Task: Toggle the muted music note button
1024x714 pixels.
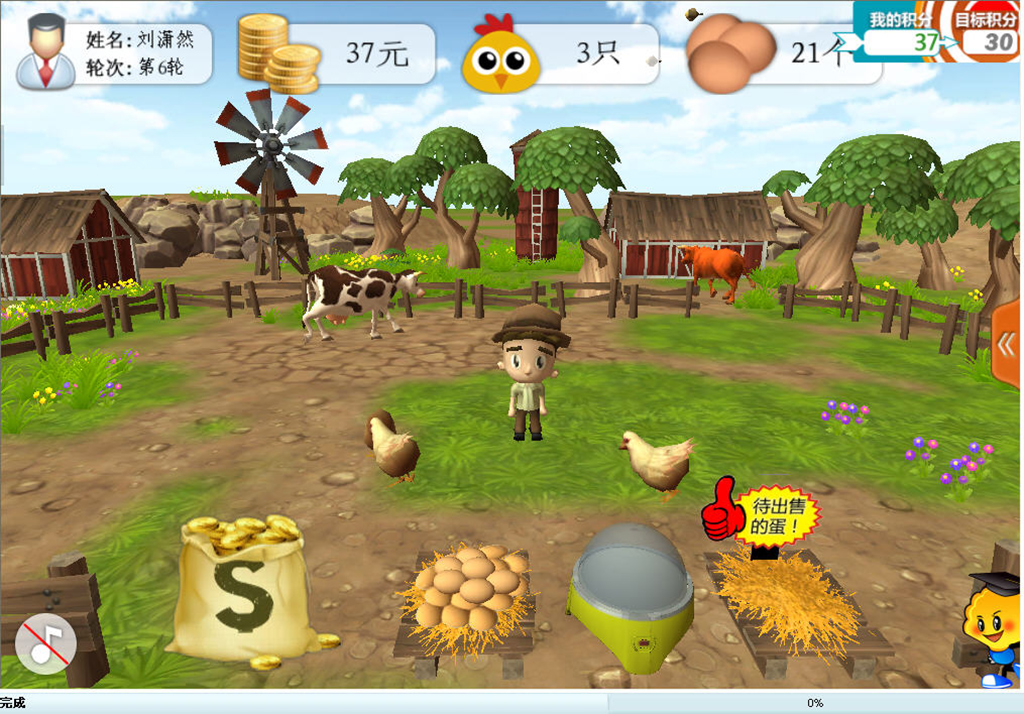Action: (x=46, y=644)
